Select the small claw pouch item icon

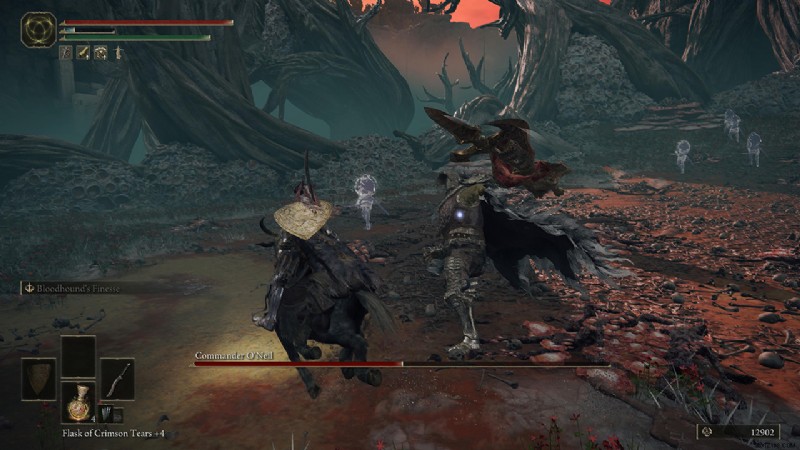pos(105,414)
